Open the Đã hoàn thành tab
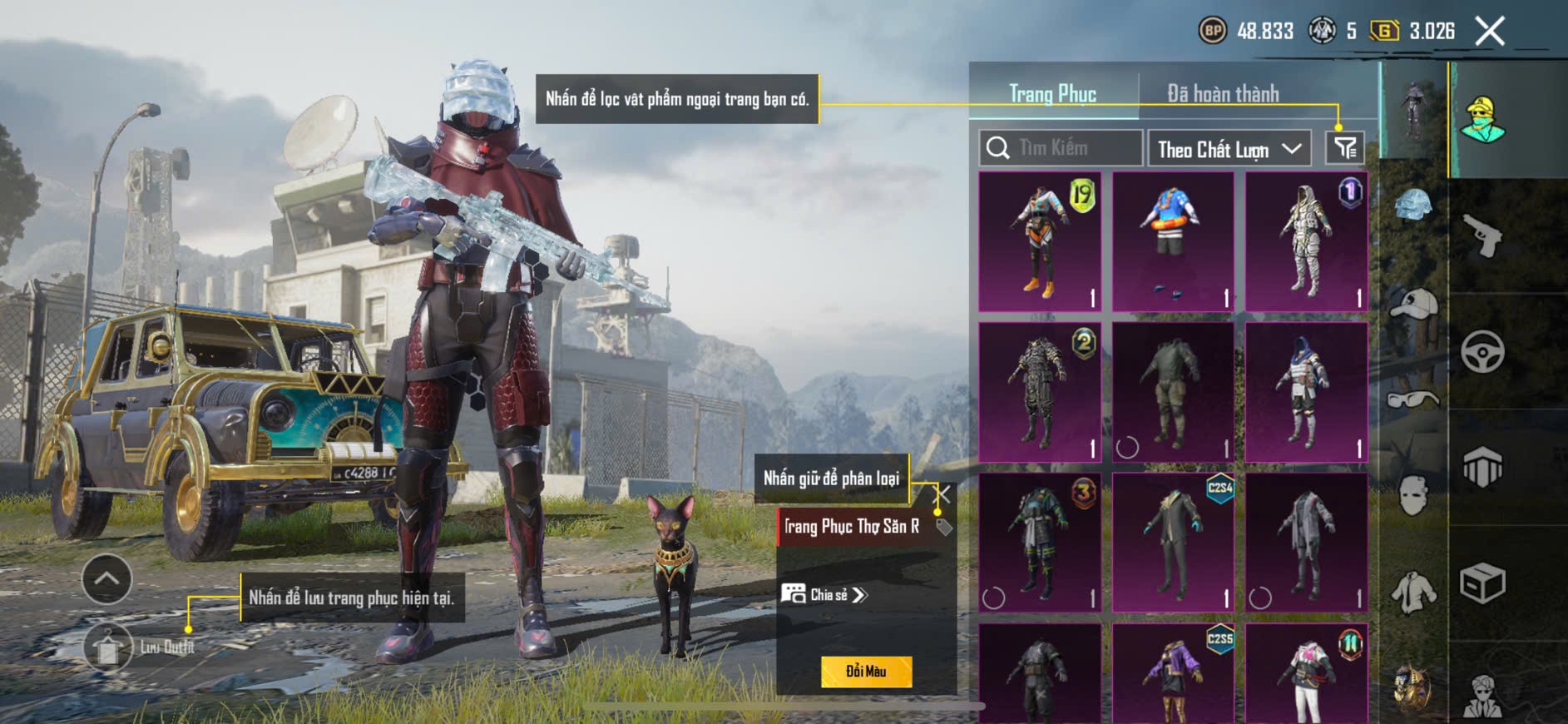 coord(1222,94)
